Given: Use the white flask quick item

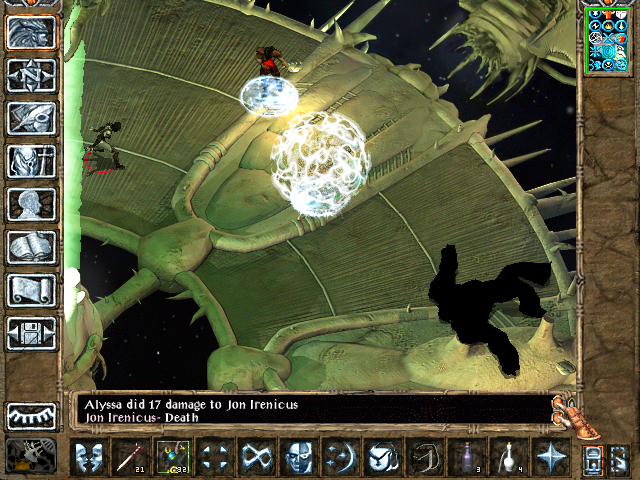Looking at the screenshot, I should coord(508,457).
